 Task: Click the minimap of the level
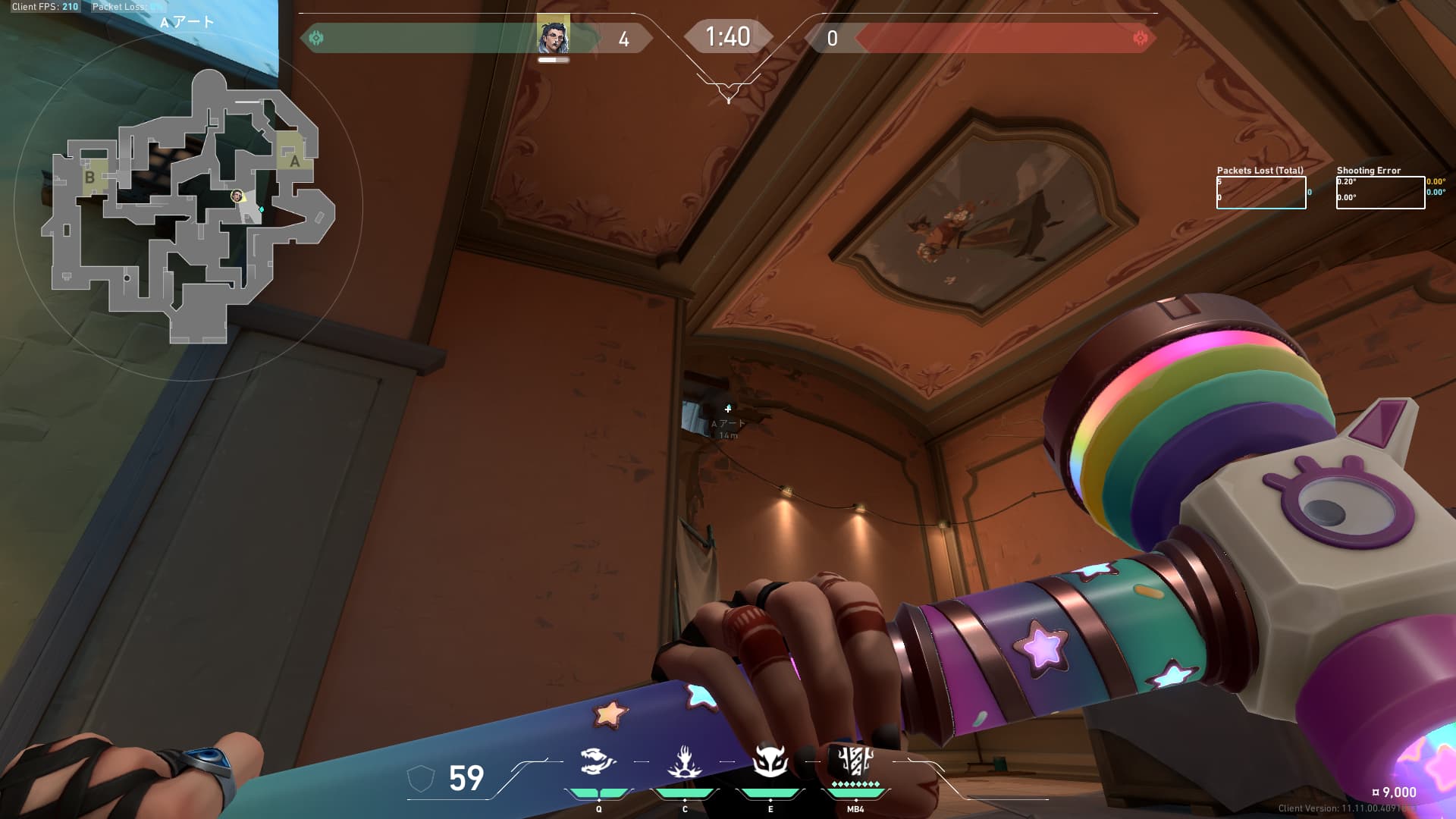[188, 206]
